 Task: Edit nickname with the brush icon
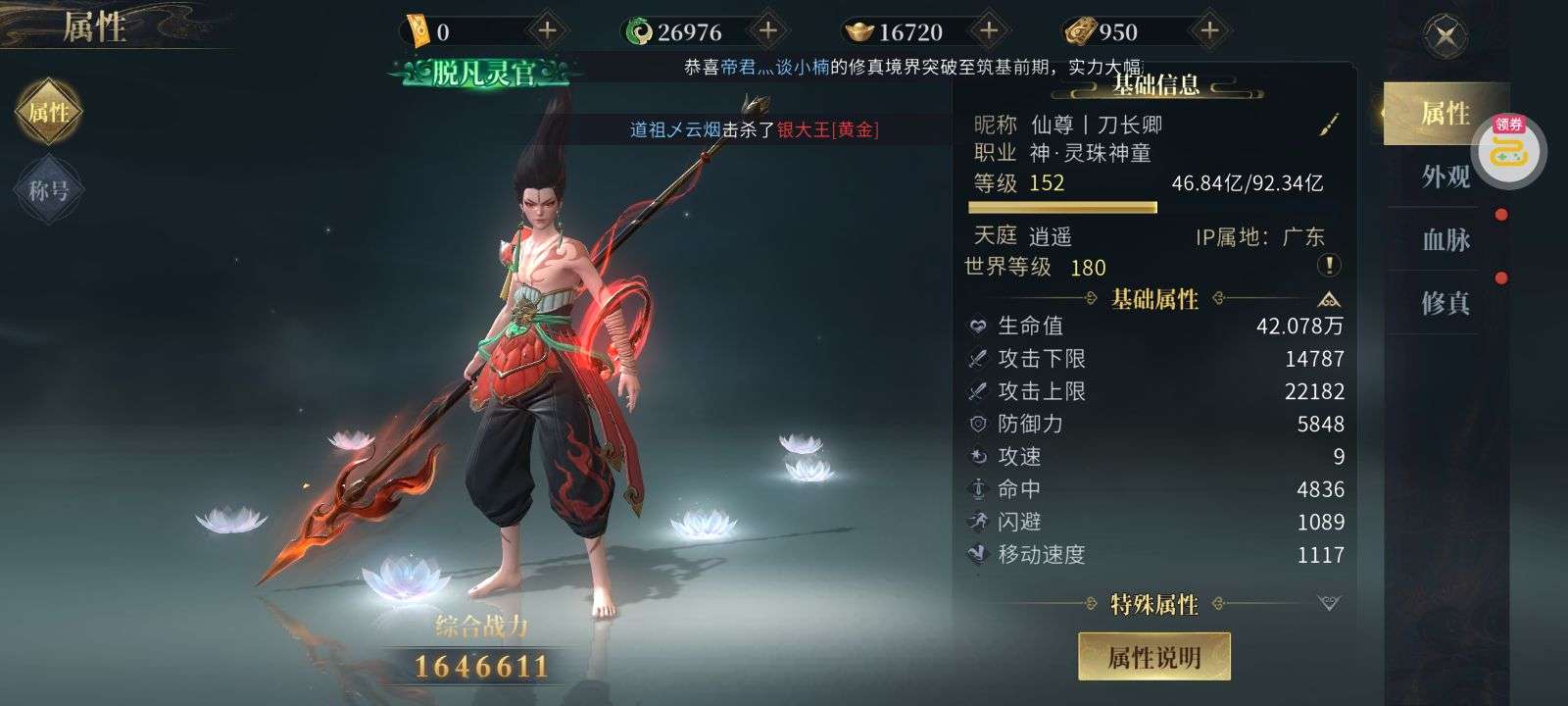tap(1328, 126)
